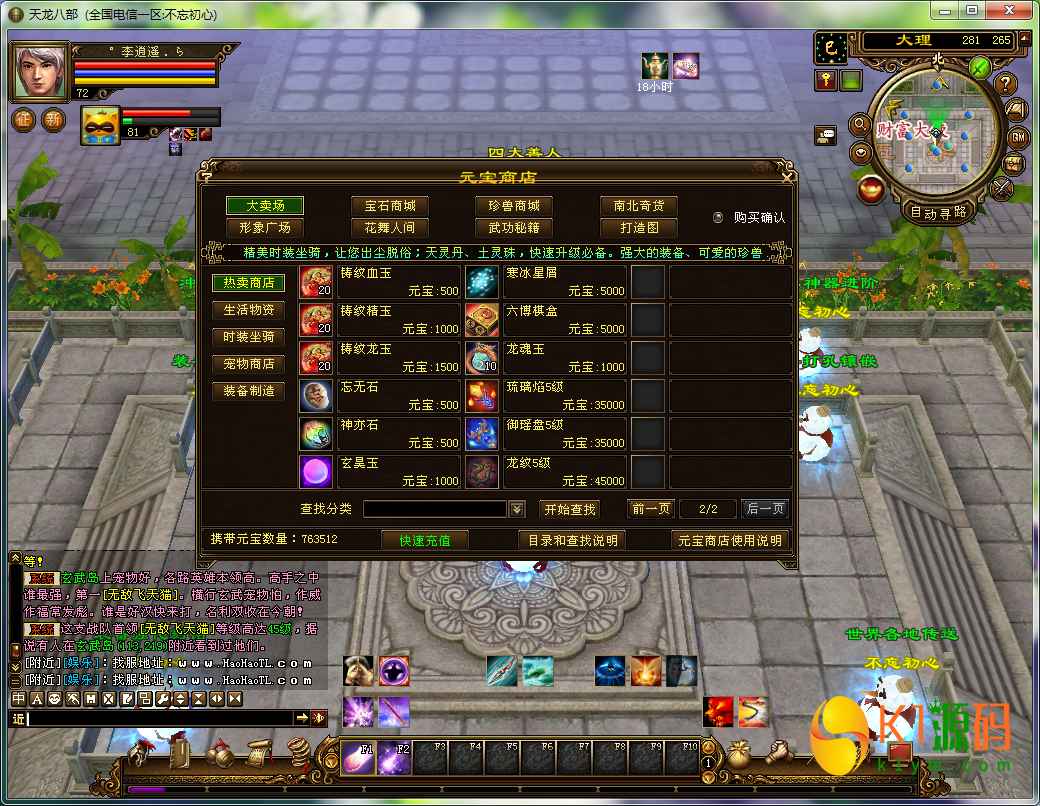Open 元宝商店使用说明 help
Image resolution: width=1040 pixels, height=806 pixels.
[x=729, y=540]
